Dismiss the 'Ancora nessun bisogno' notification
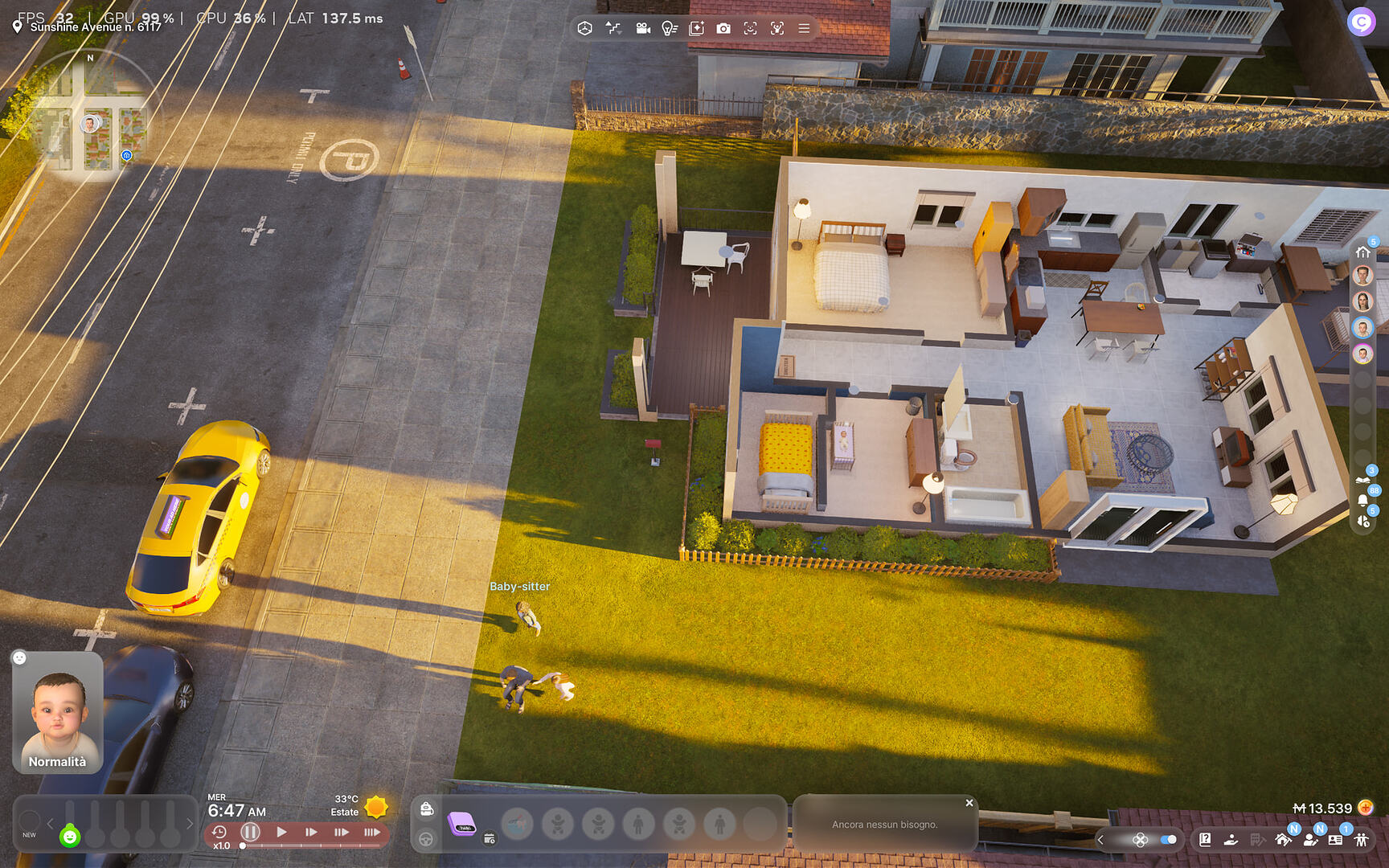Screen dimensions: 1389x868 (x=969, y=803)
